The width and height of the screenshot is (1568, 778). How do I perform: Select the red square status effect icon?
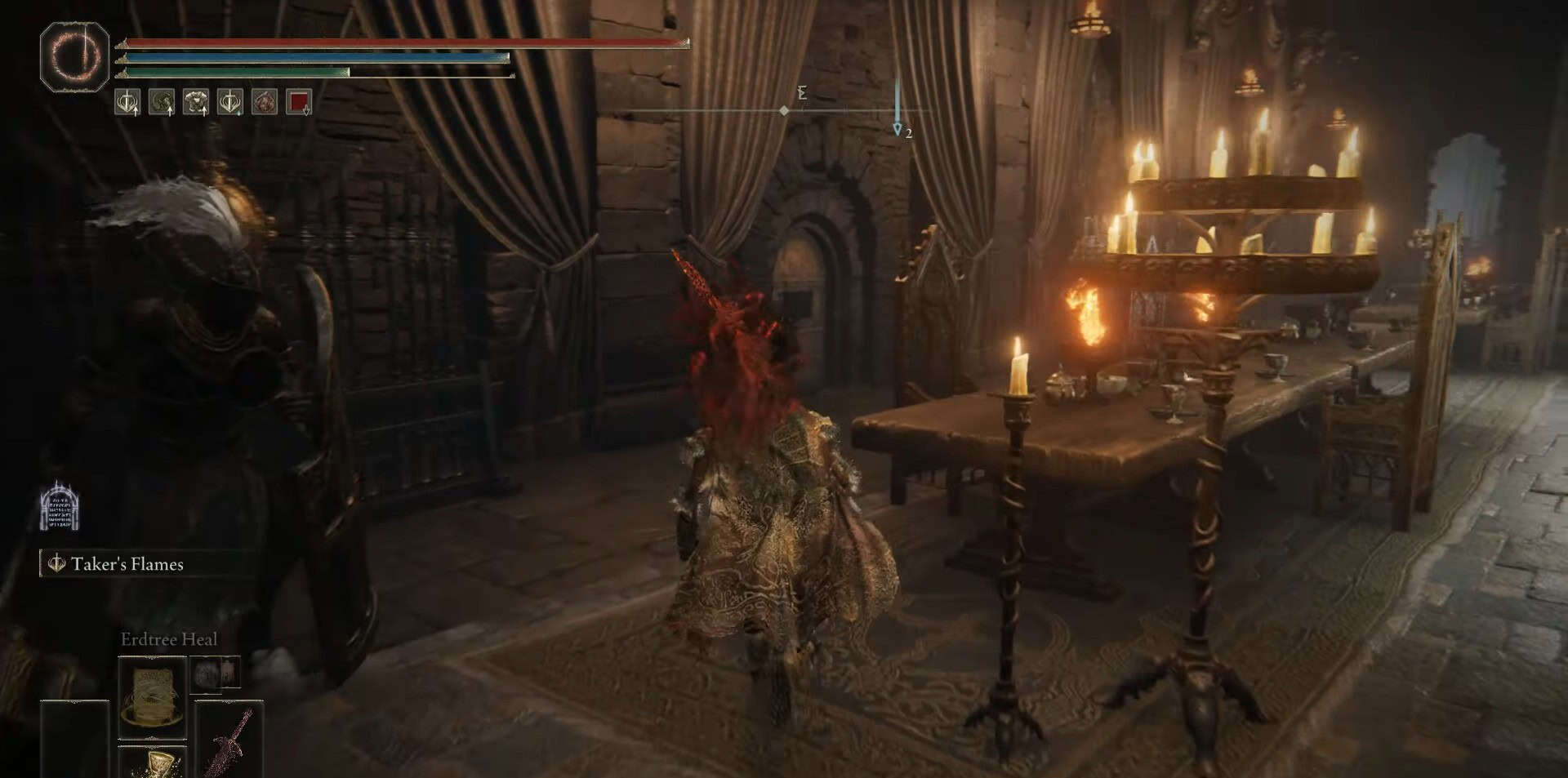tap(299, 102)
